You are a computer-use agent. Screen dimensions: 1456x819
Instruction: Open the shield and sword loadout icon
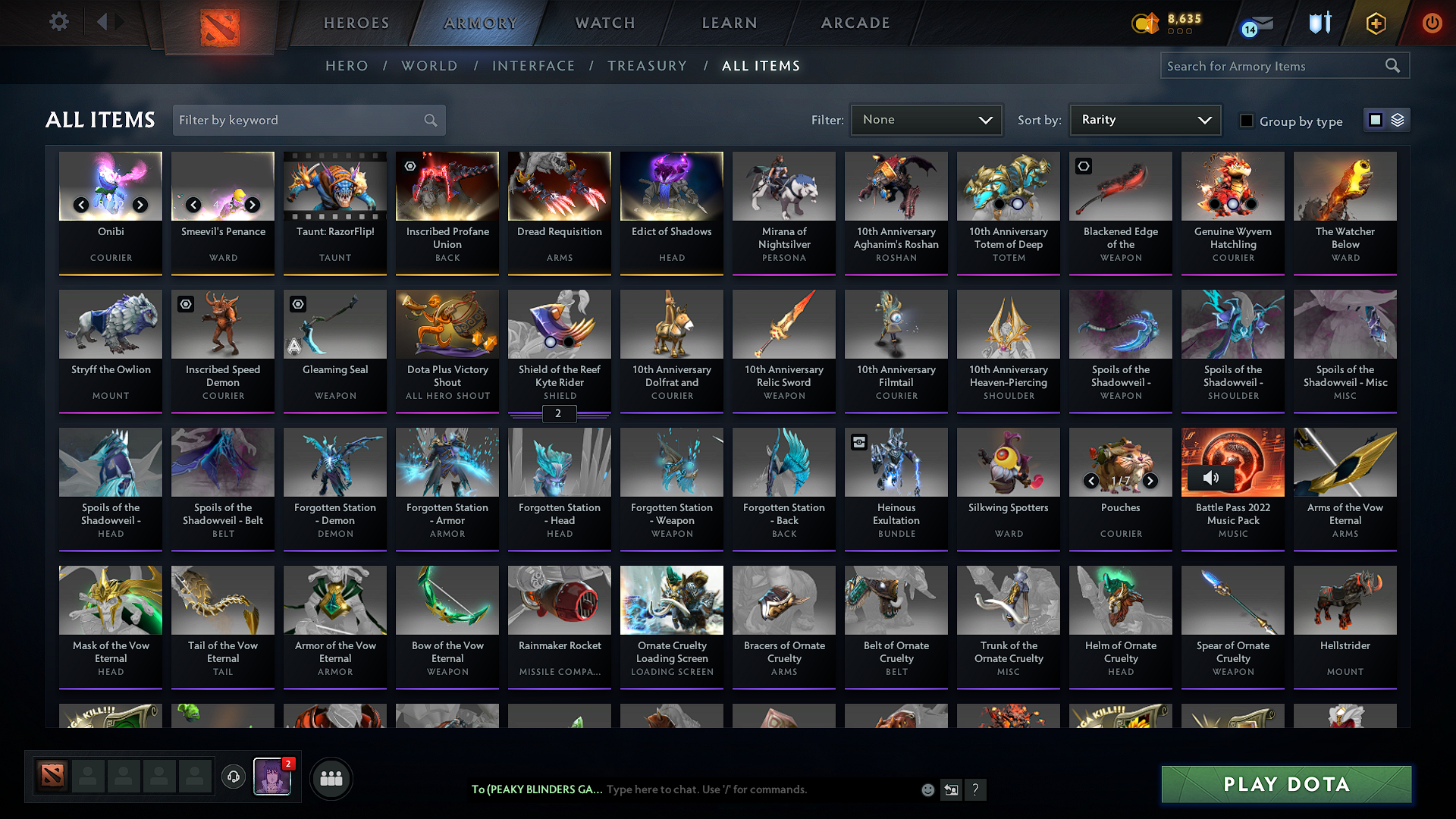pyautogui.click(x=1319, y=24)
